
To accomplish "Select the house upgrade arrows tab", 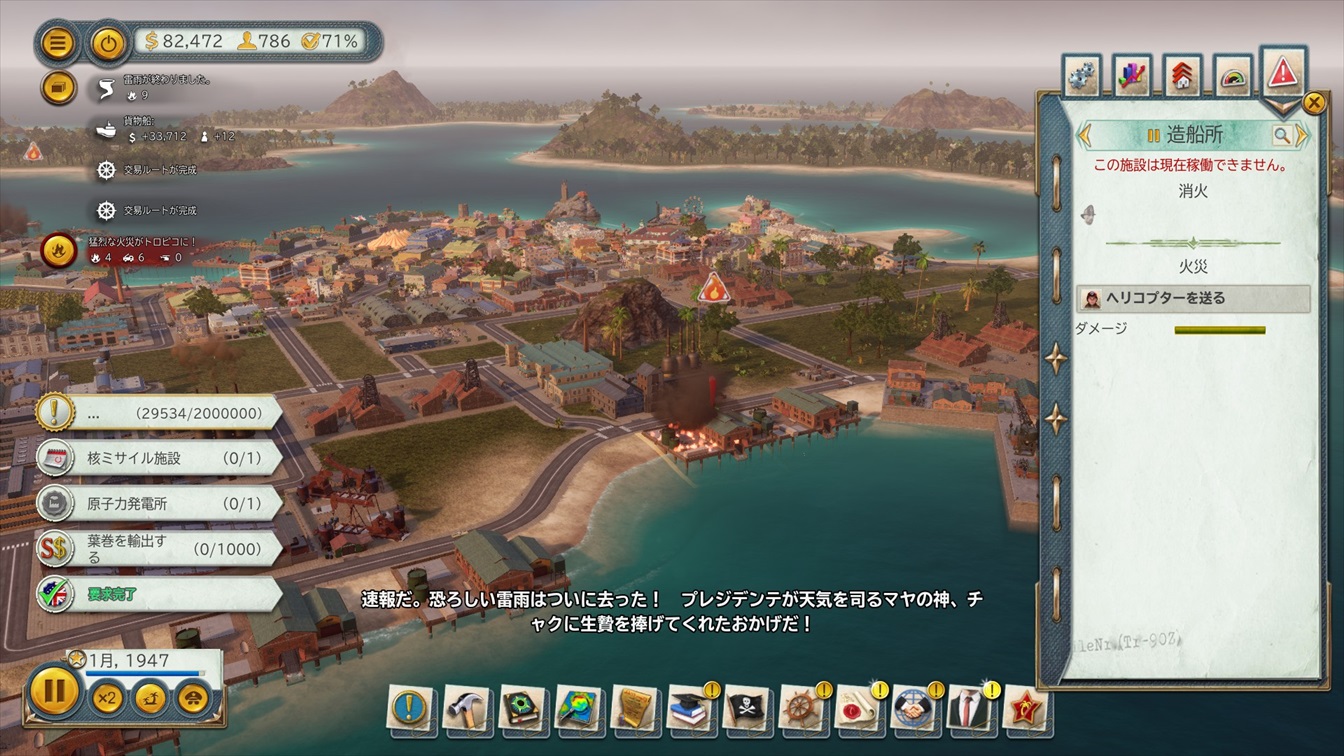I will [x=1182, y=75].
